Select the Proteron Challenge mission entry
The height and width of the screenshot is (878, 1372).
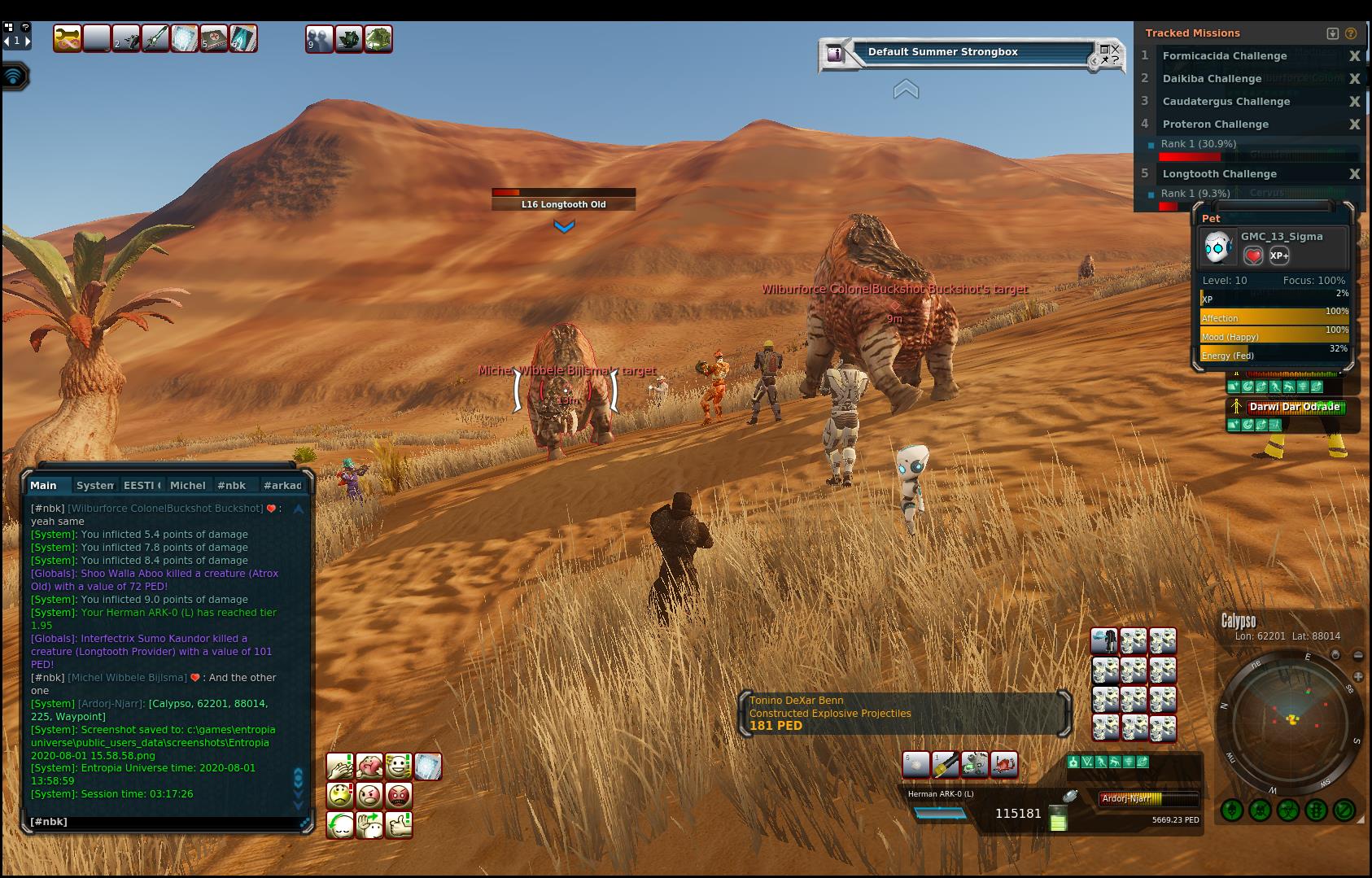click(x=1215, y=124)
